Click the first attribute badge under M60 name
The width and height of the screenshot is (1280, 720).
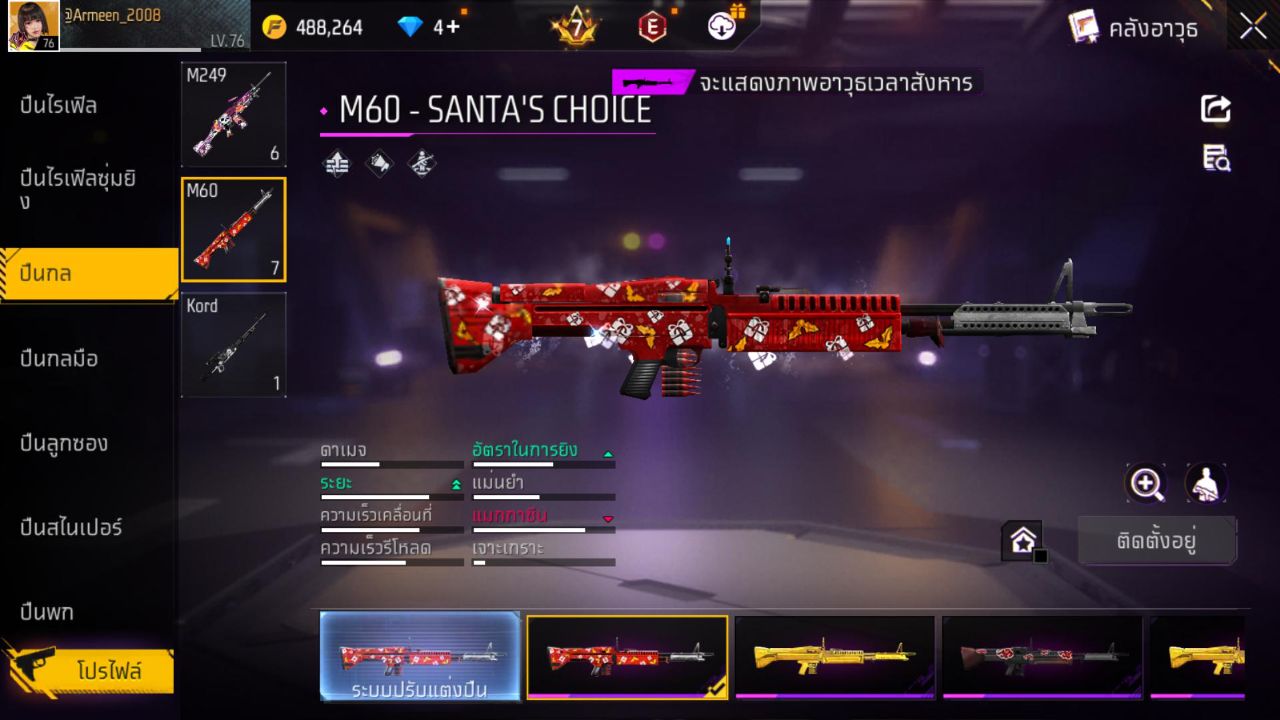point(335,163)
